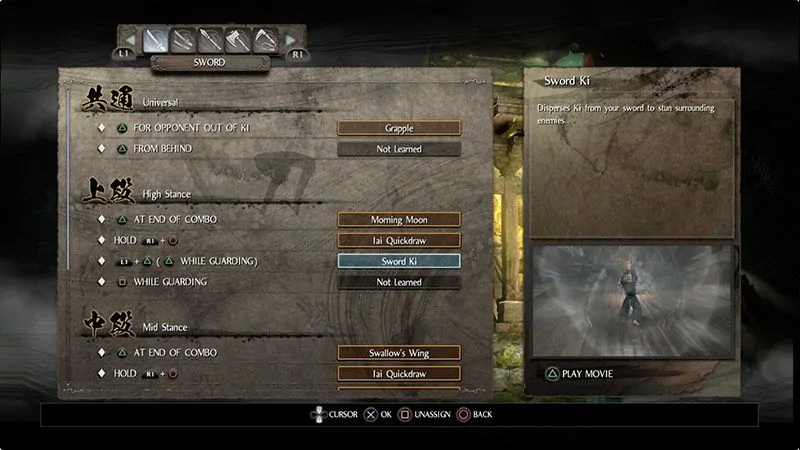Click the right arrow beside weapon tabs
Viewport: 800px width, 450px height.
click(x=291, y=40)
